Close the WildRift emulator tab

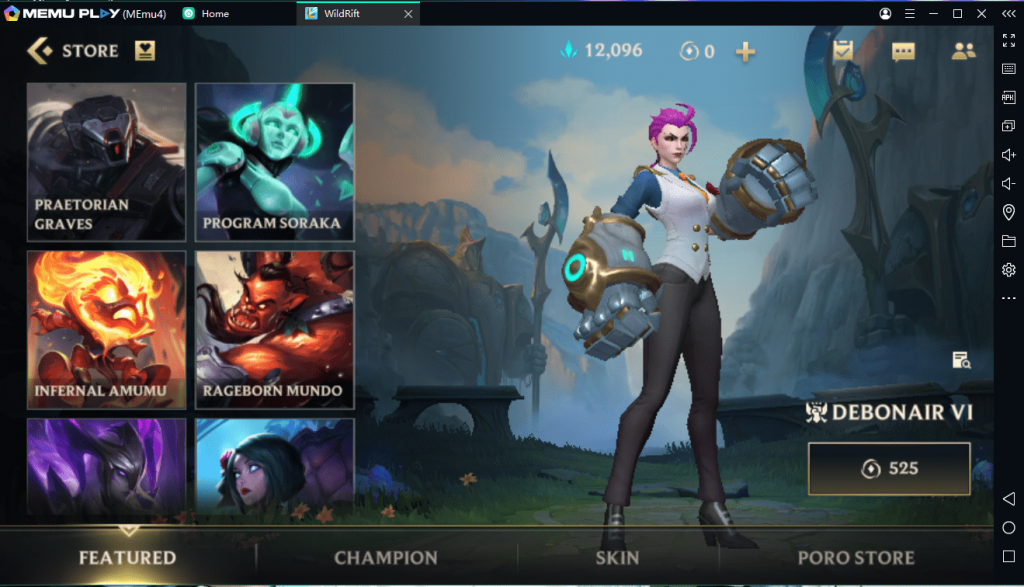[407, 14]
